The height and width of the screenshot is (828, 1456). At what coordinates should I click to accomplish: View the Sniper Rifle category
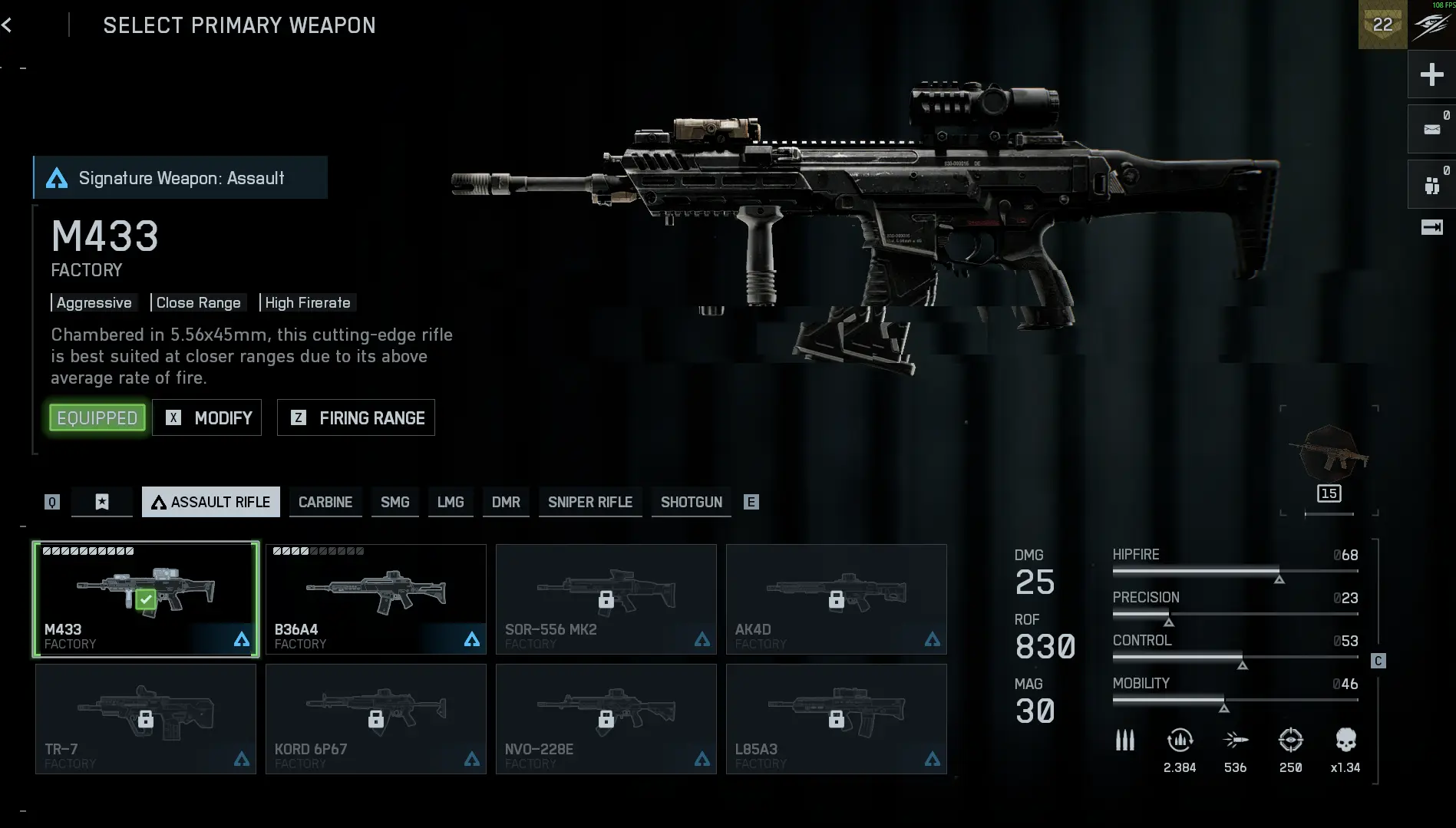(590, 502)
